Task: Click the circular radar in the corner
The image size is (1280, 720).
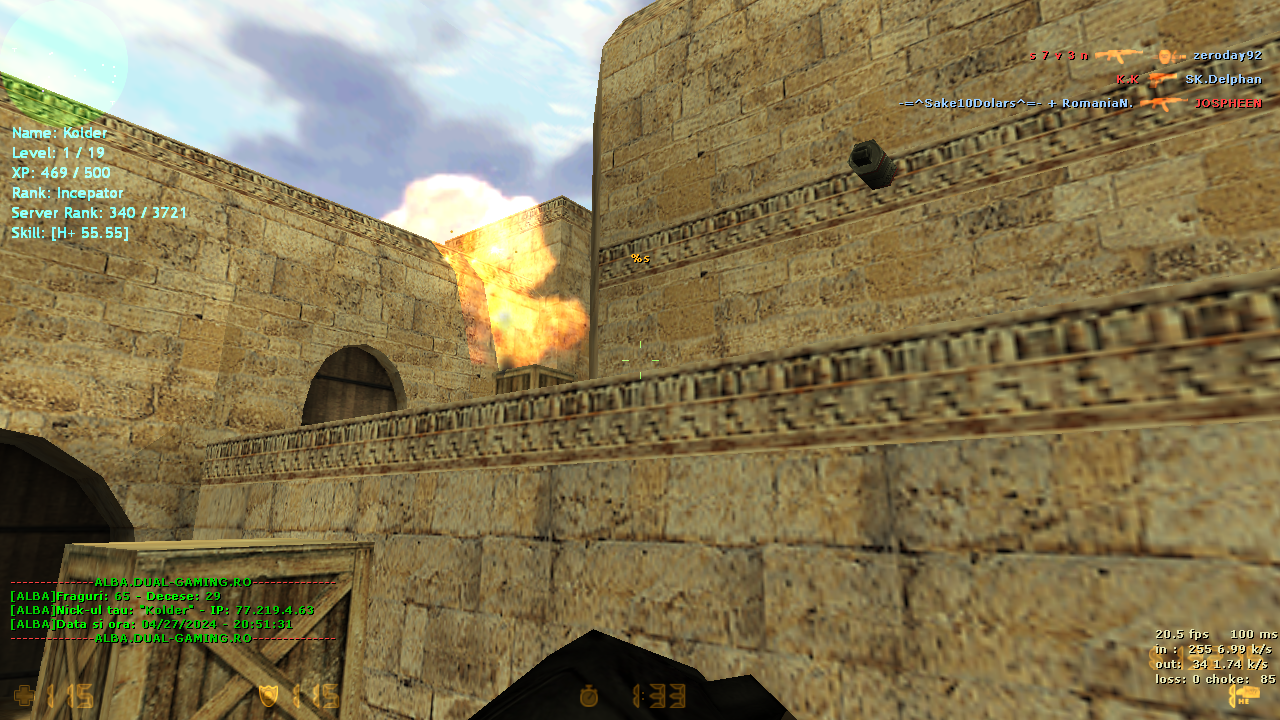Action: [x=62, y=62]
